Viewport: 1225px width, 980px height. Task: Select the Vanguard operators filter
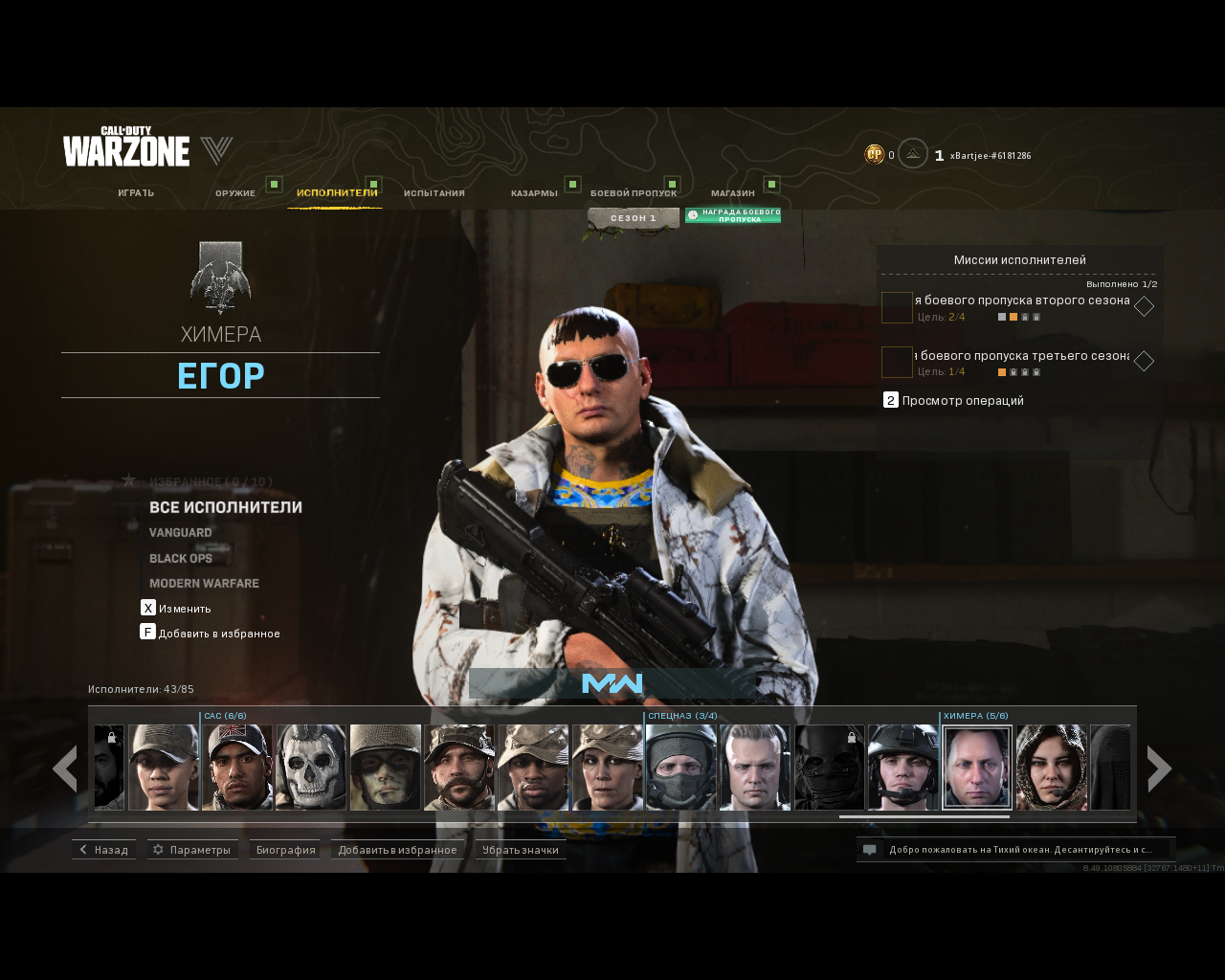click(181, 533)
